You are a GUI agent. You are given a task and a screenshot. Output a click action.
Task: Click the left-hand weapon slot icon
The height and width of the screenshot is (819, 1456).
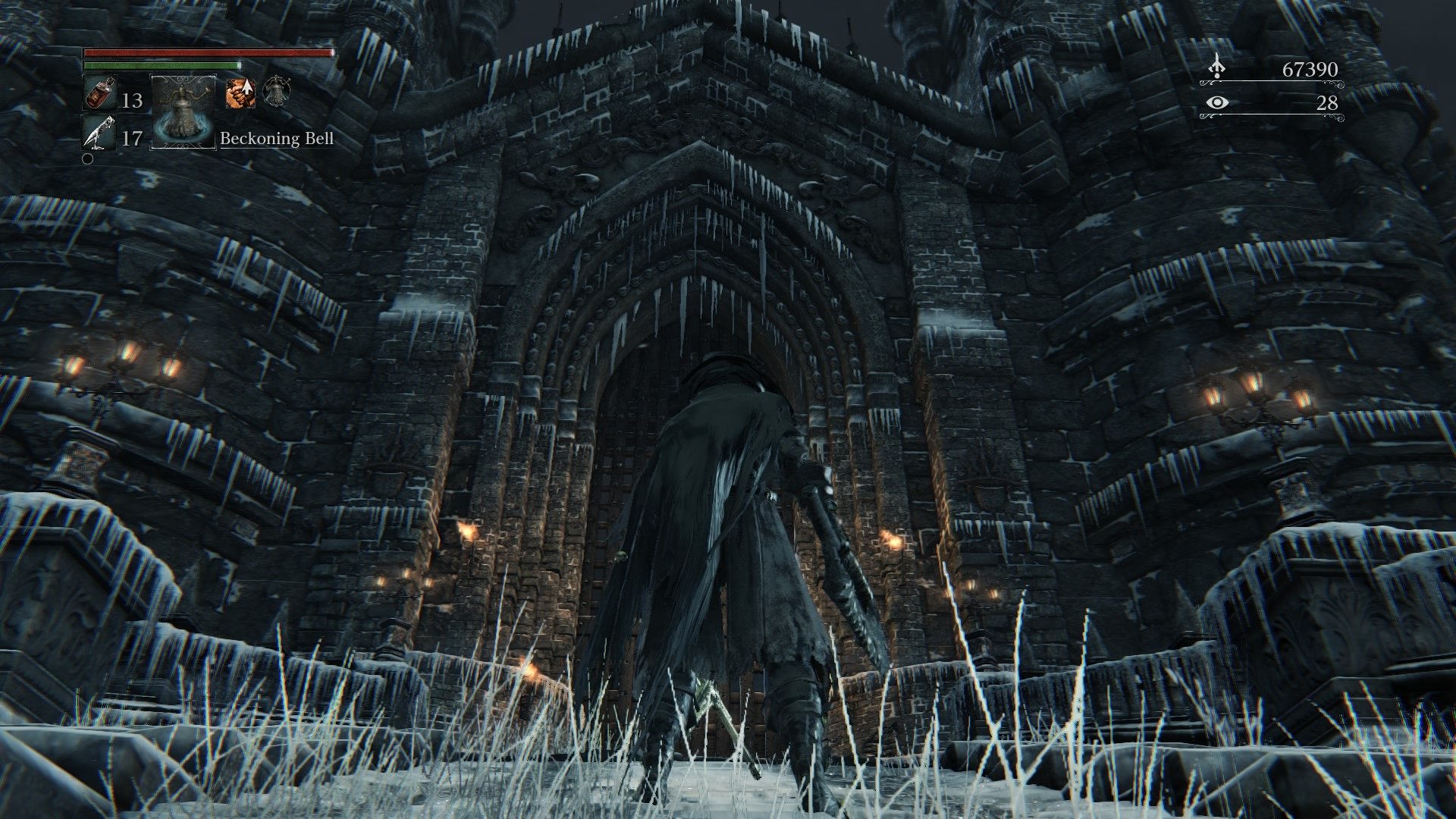277,93
